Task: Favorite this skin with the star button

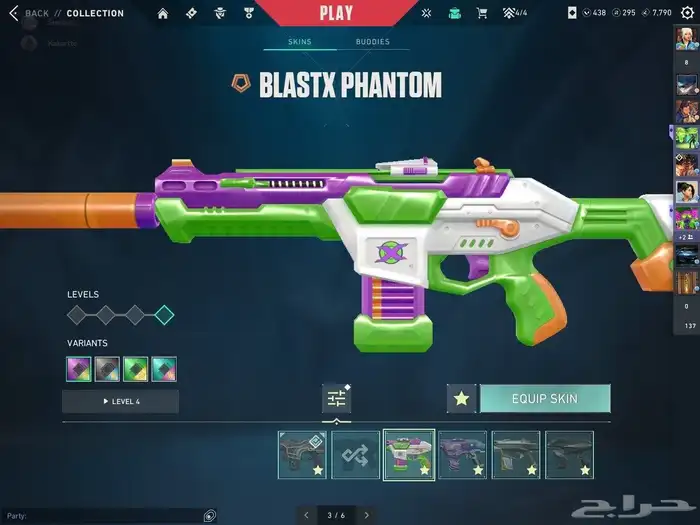Action: coord(461,398)
